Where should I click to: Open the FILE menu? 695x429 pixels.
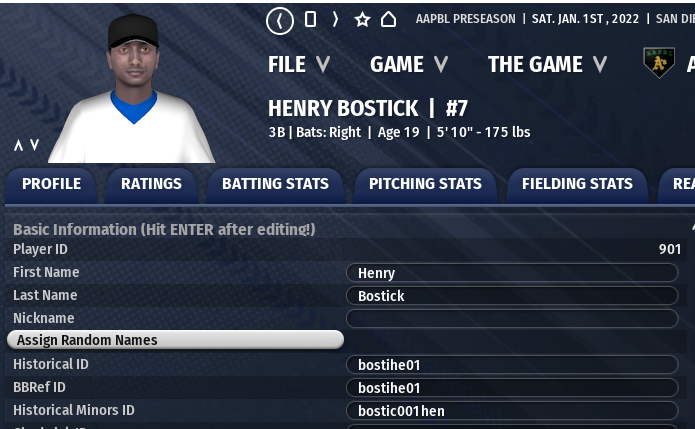[x=298, y=65]
